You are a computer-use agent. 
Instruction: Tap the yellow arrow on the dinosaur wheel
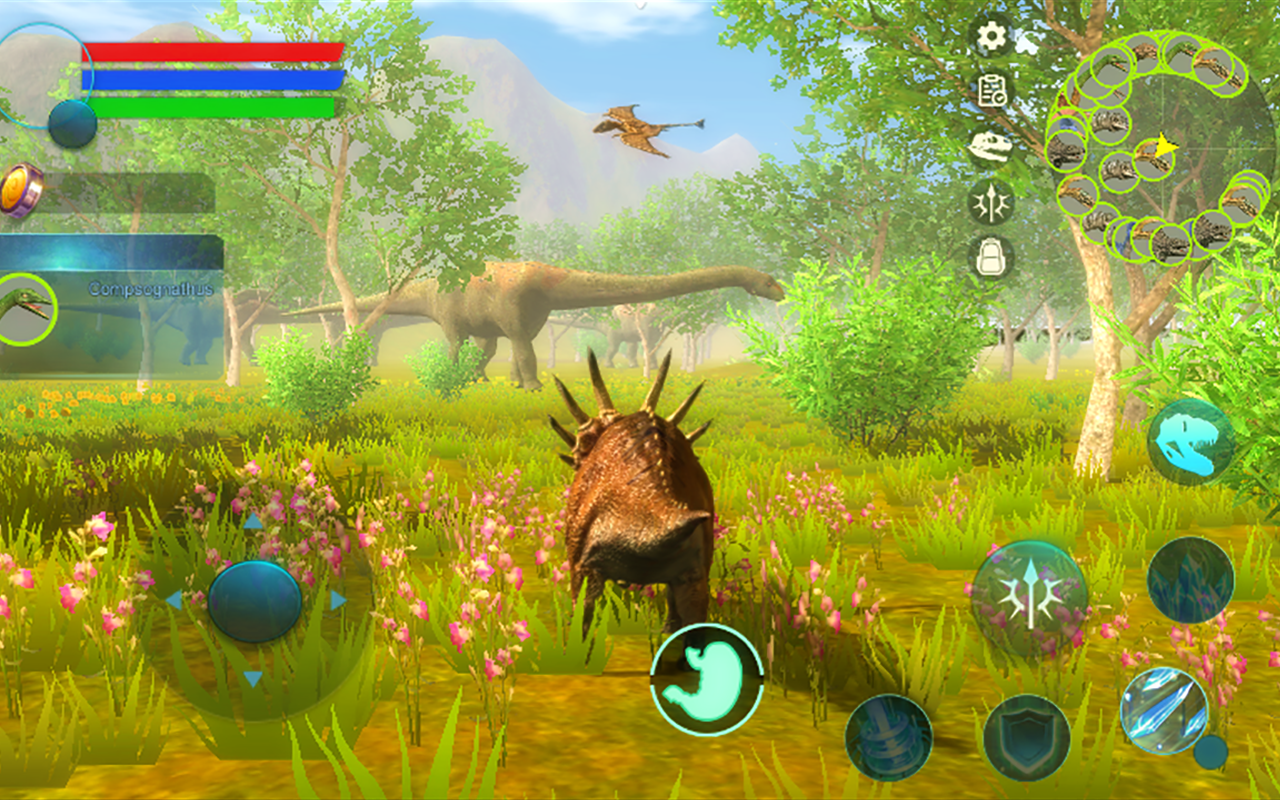coord(1168,144)
